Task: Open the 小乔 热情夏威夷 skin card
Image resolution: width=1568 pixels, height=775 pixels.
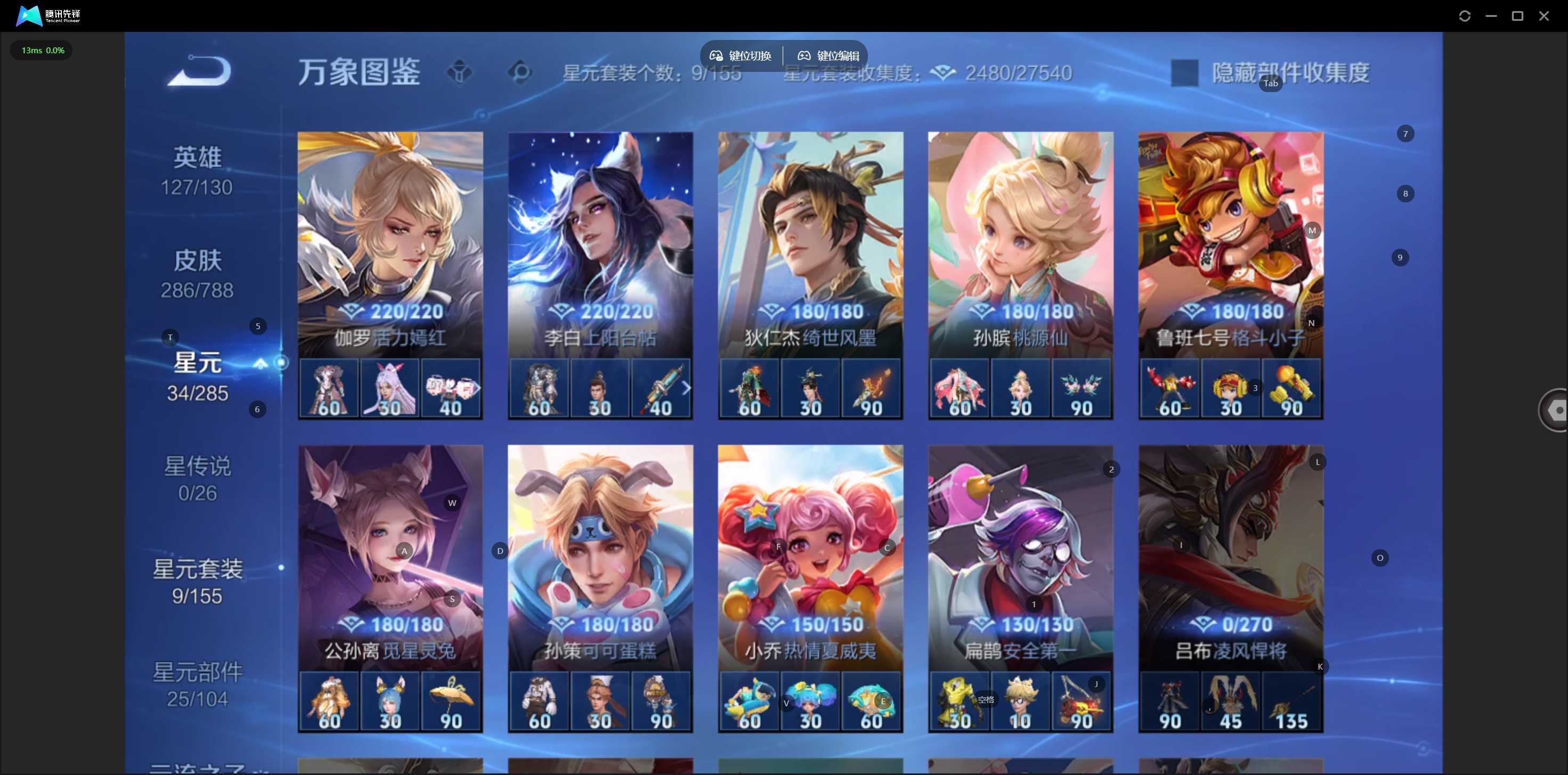Action: pos(810,557)
